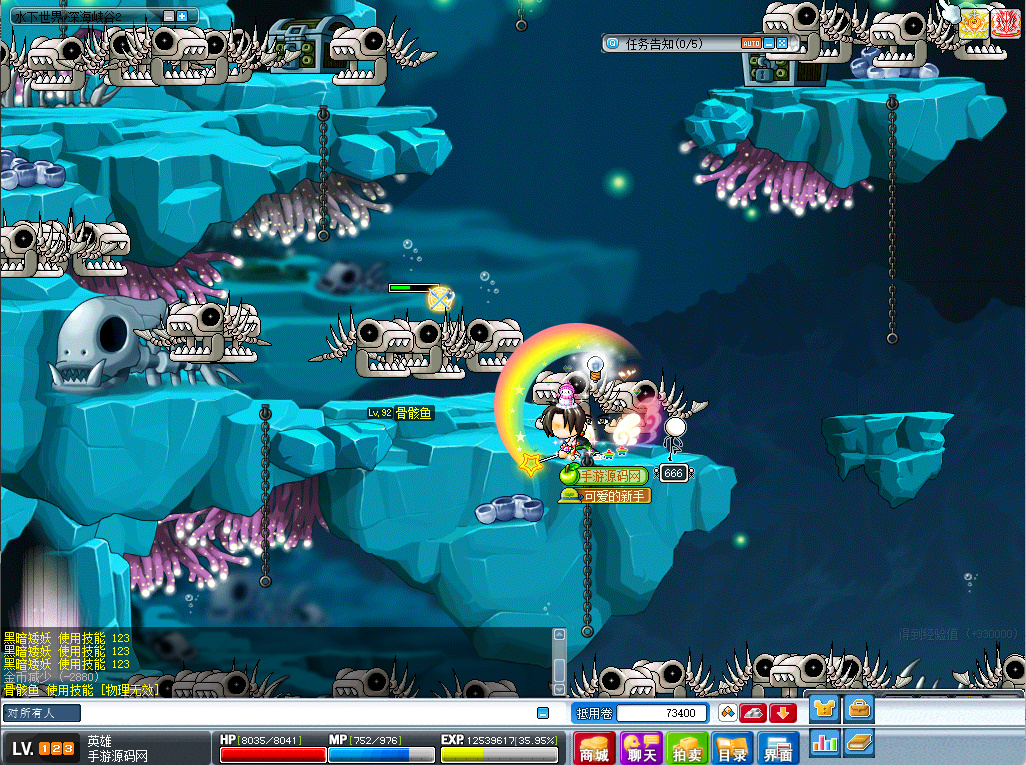Screen dimensions: 1026x765
Task: Open the stats bar chart icon
Action: tap(824, 742)
